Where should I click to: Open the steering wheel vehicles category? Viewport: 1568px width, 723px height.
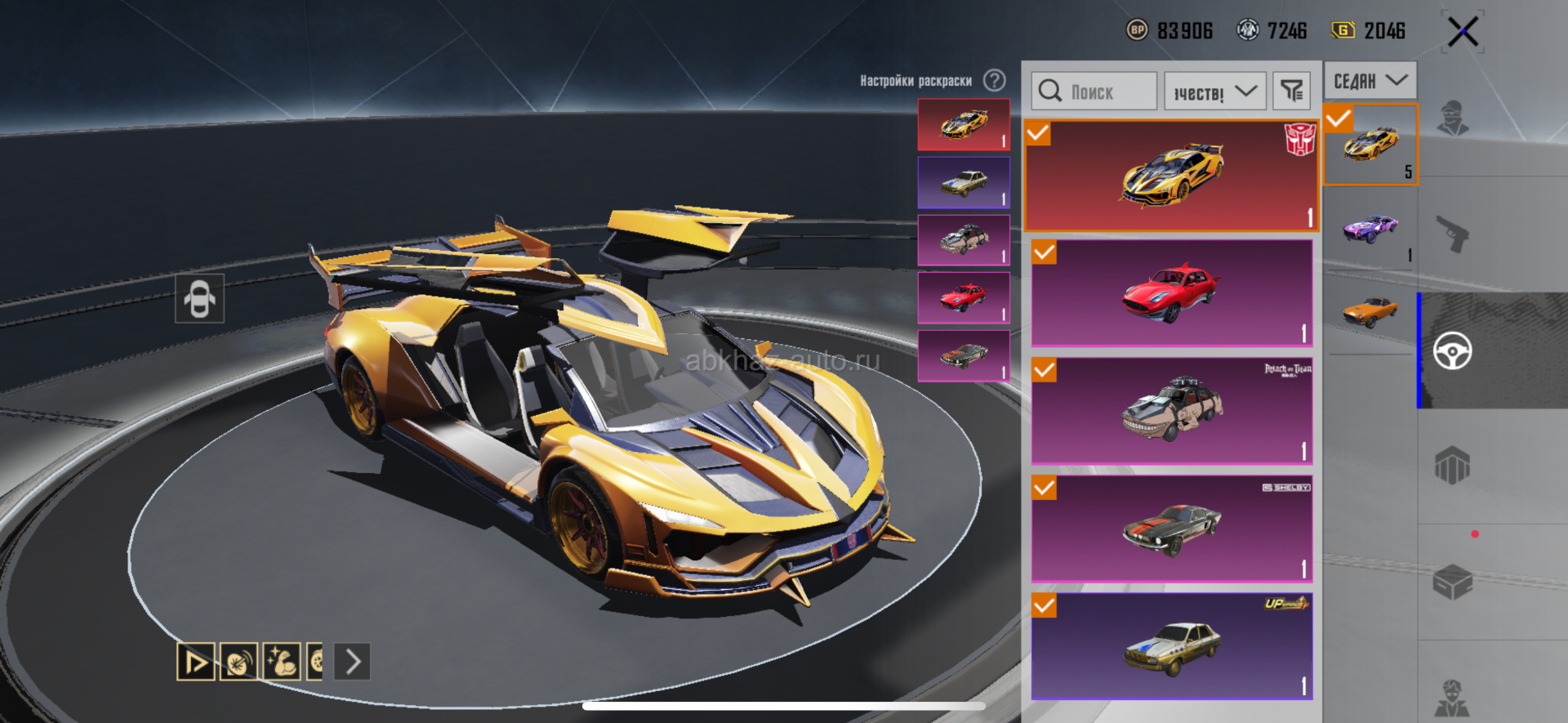click(1452, 351)
